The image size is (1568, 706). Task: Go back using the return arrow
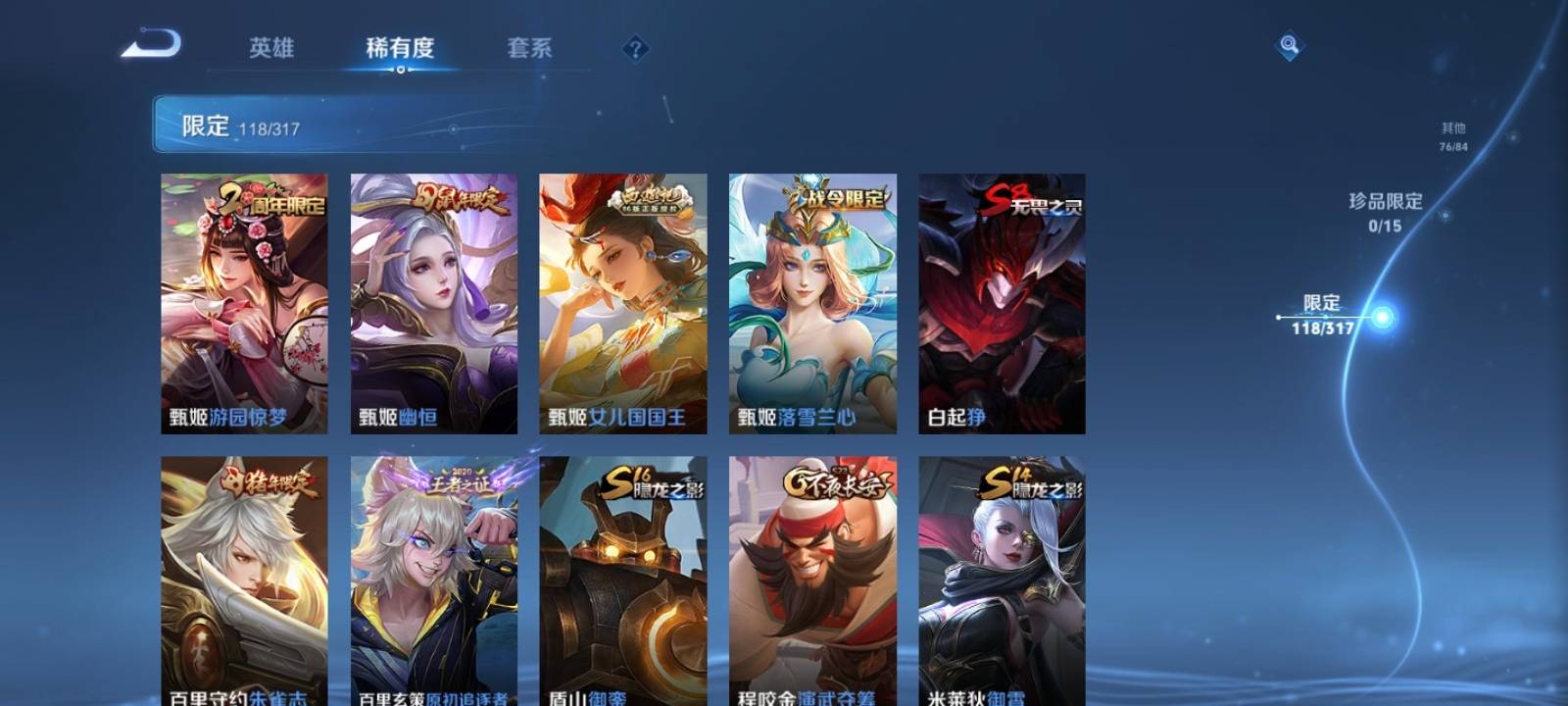pyautogui.click(x=152, y=45)
